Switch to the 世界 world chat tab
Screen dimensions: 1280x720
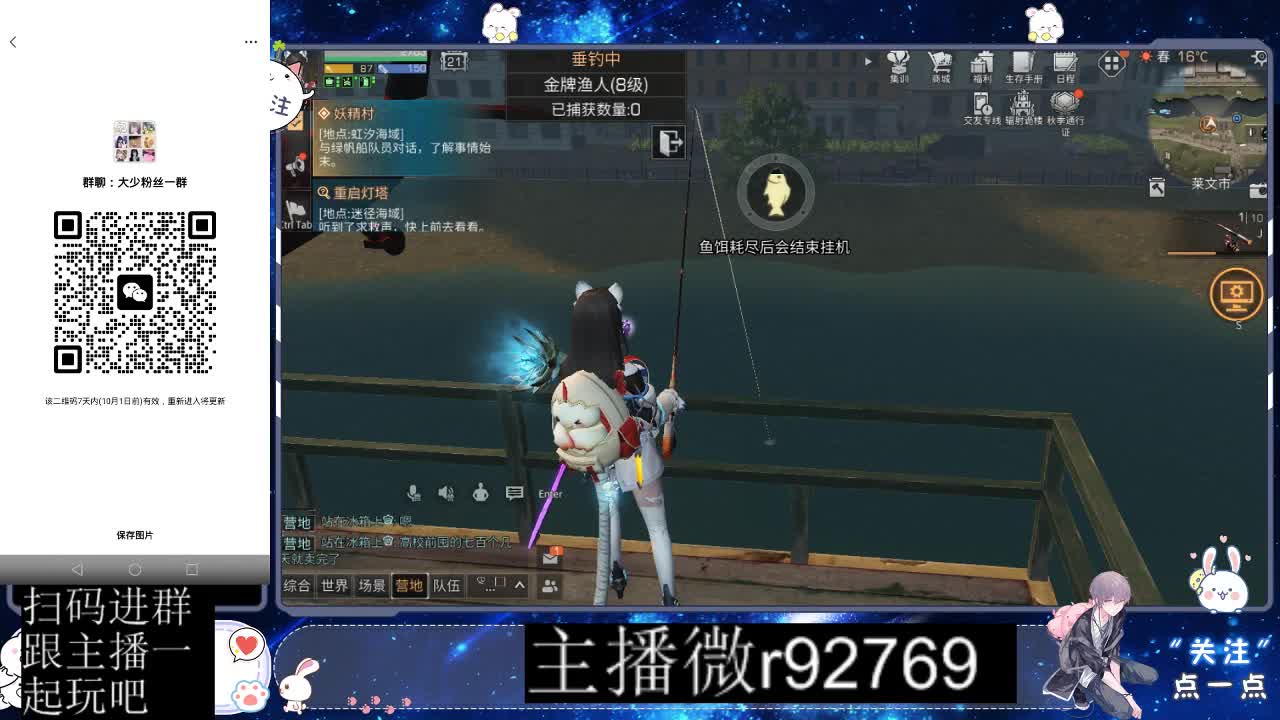click(x=333, y=585)
